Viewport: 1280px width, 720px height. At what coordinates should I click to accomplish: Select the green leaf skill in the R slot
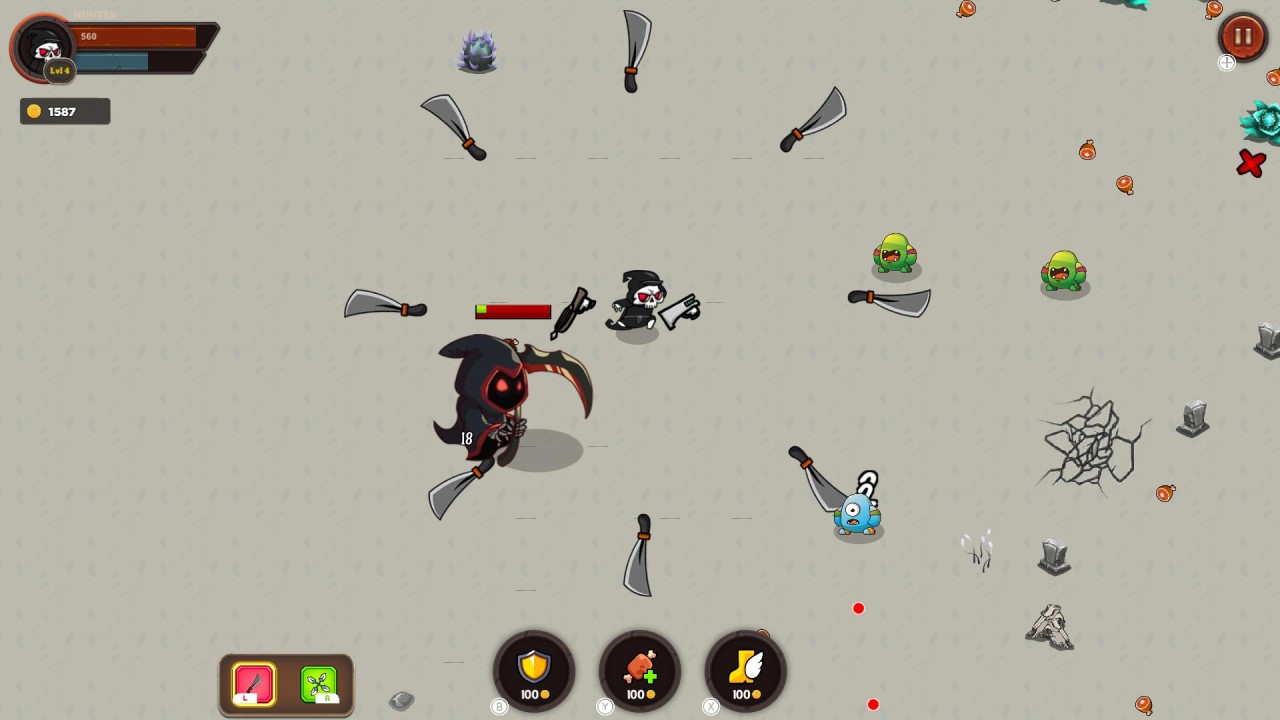(x=320, y=683)
